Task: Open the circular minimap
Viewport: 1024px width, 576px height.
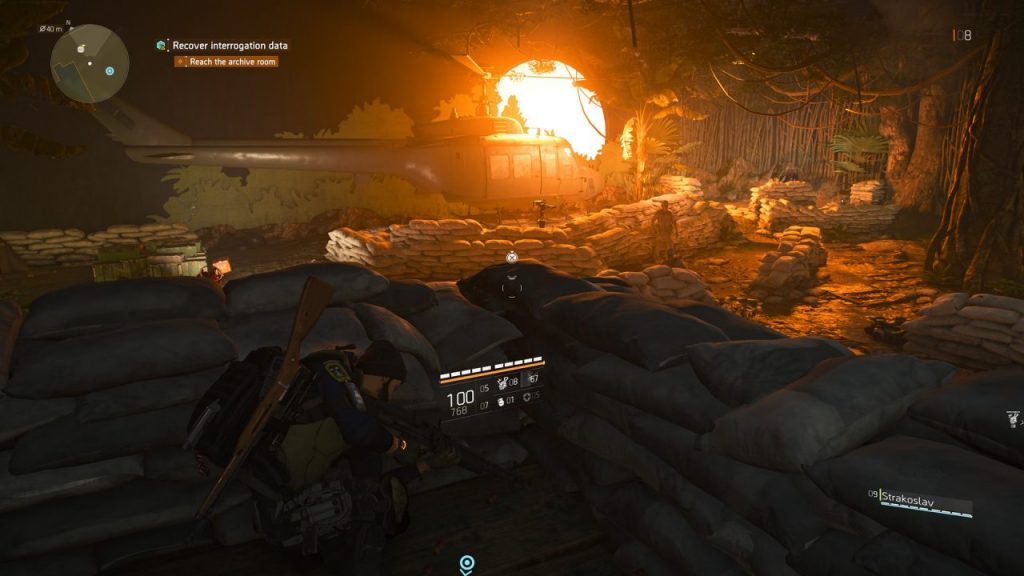Action: 90,64
